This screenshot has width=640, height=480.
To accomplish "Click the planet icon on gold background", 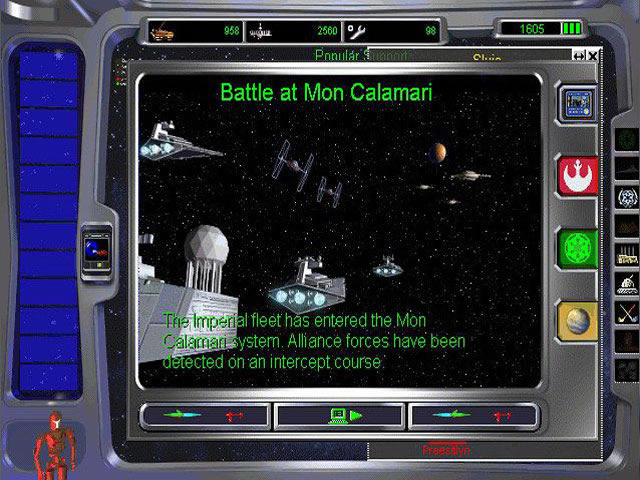I will pyautogui.click(x=577, y=320).
